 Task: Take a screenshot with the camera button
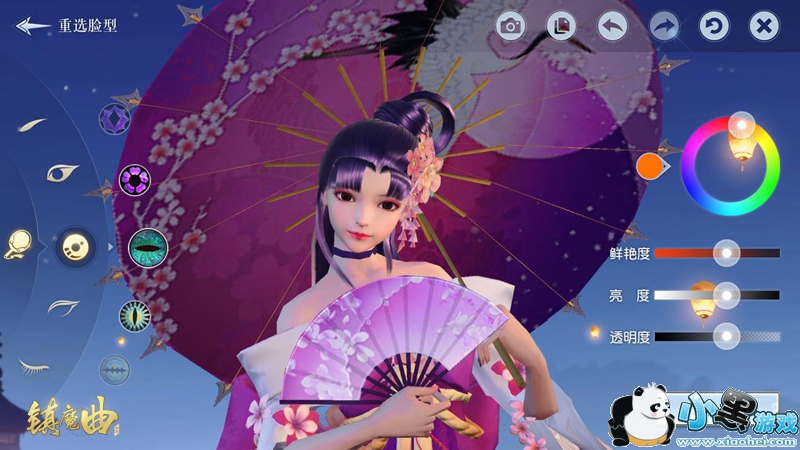click(x=511, y=27)
